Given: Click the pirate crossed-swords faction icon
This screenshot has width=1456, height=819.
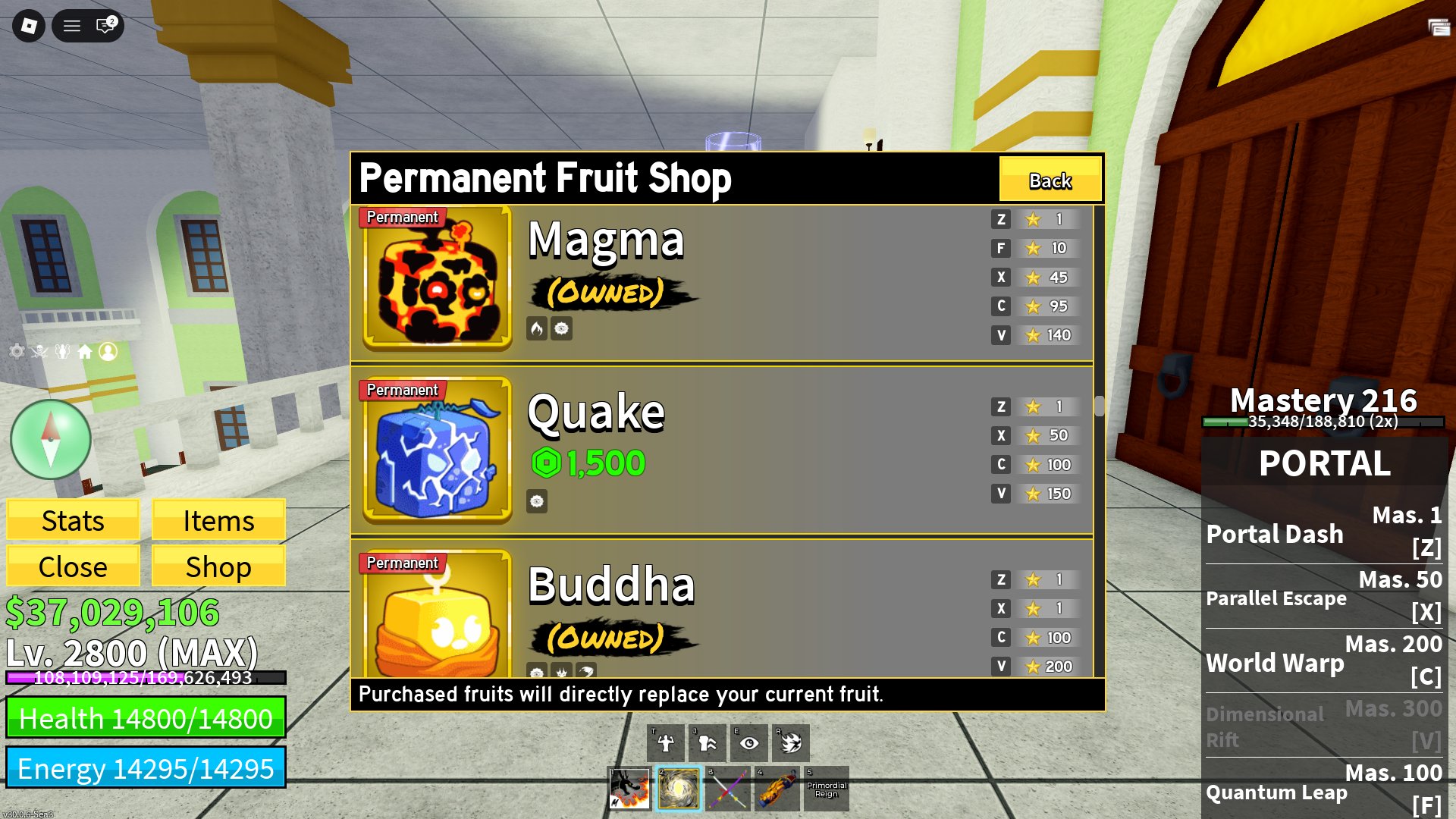Looking at the screenshot, I should tap(39, 353).
